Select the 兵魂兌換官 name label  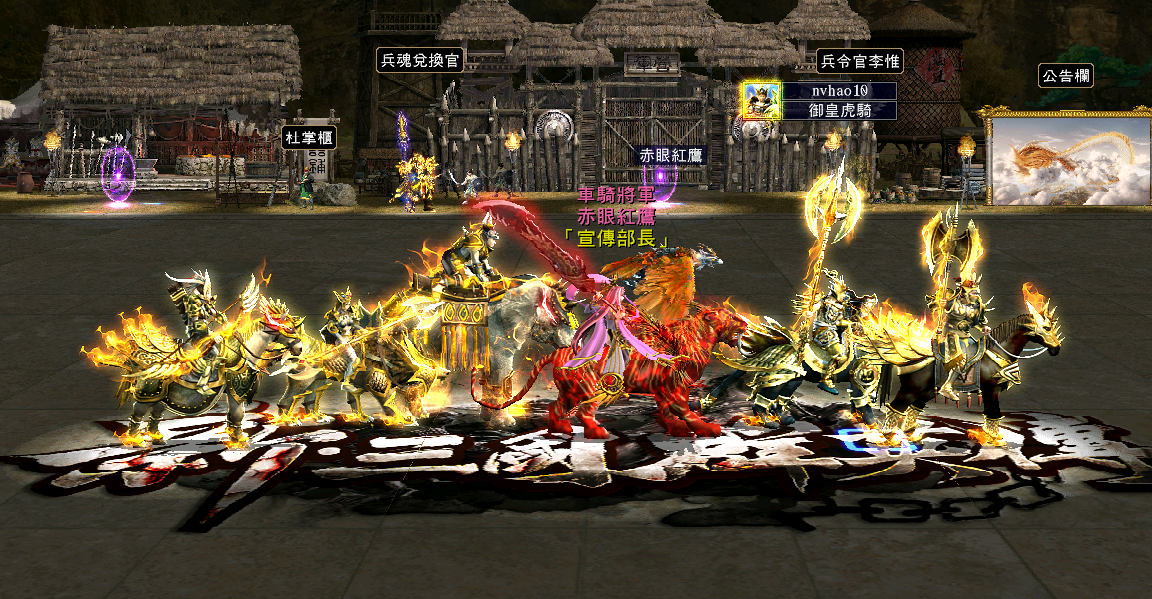click(x=420, y=60)
